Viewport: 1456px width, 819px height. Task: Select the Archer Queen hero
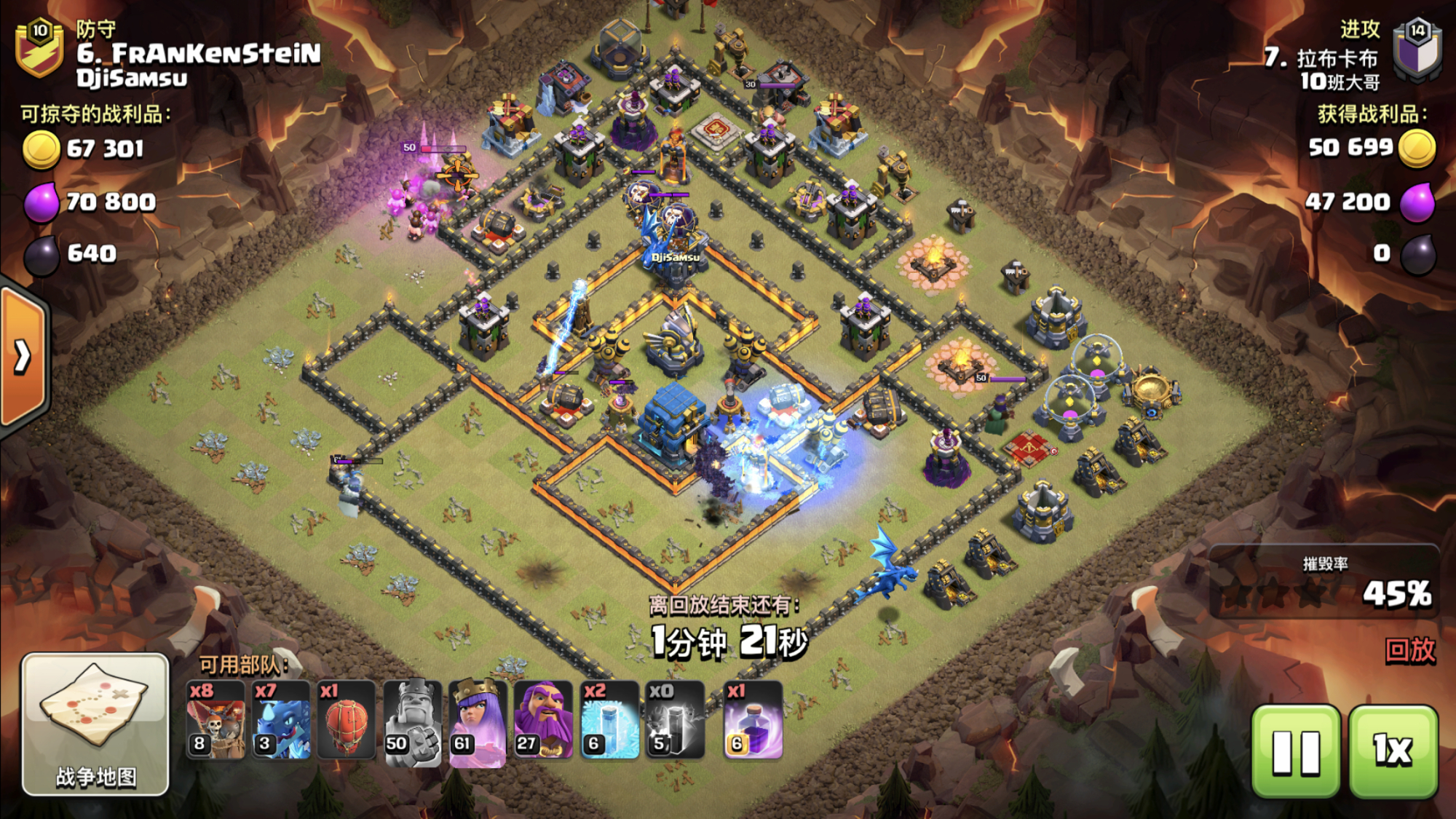[x=478, y=721]
